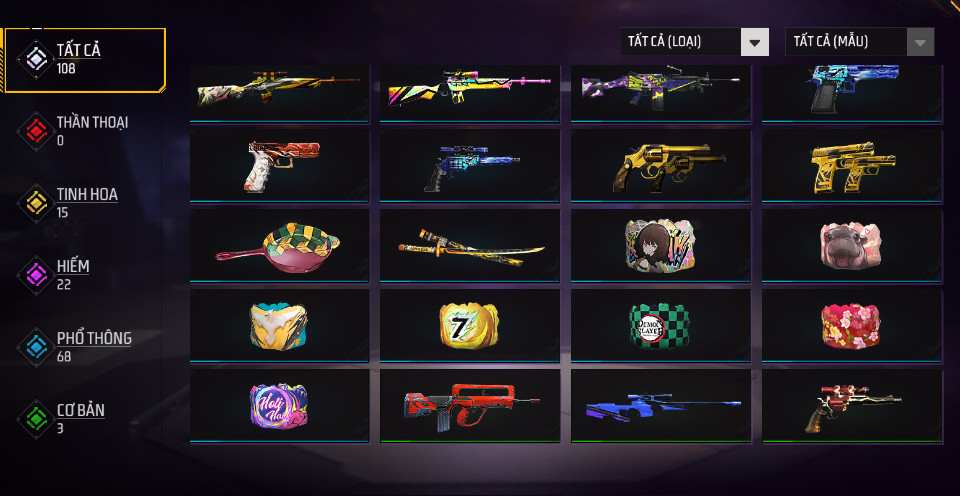Image resolution: width=960 pixels, height=496 pixels.
Task: Pick the red and white pistol skin
Action: (x=279, y=166)
